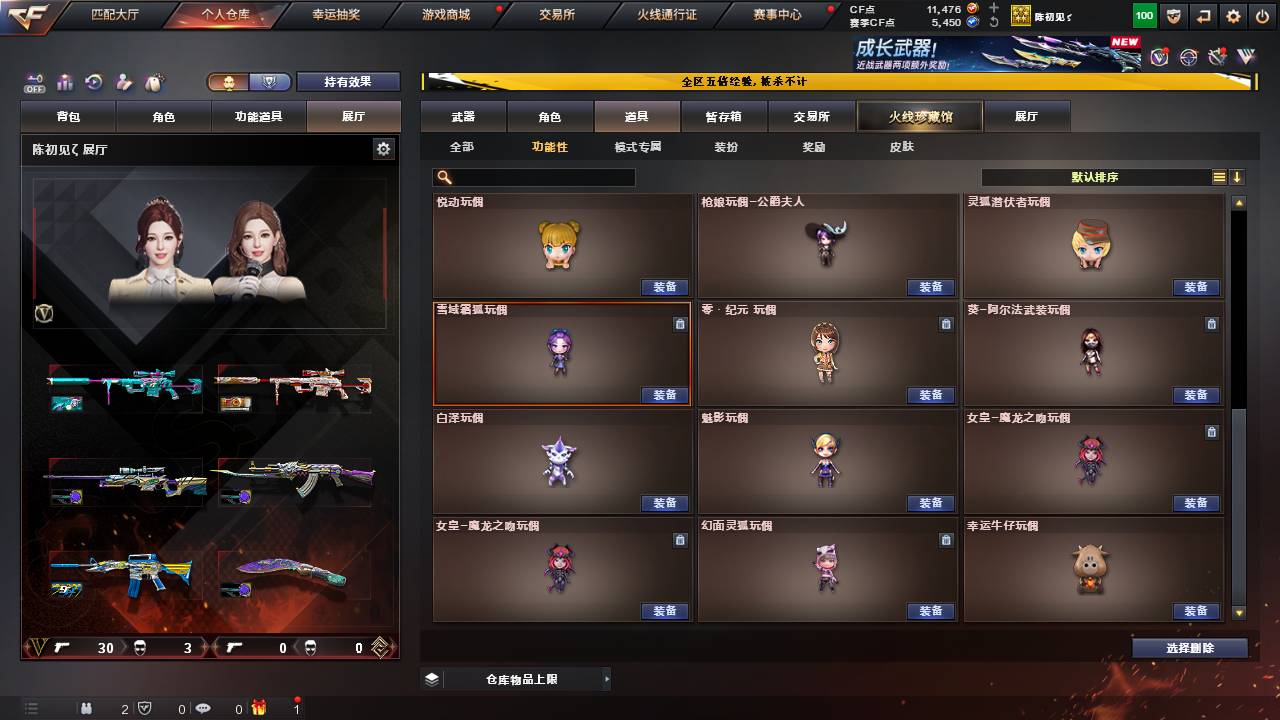Open the 展厅 panel gear settings icon
The image size is (1280, 720).
point(382,147)
